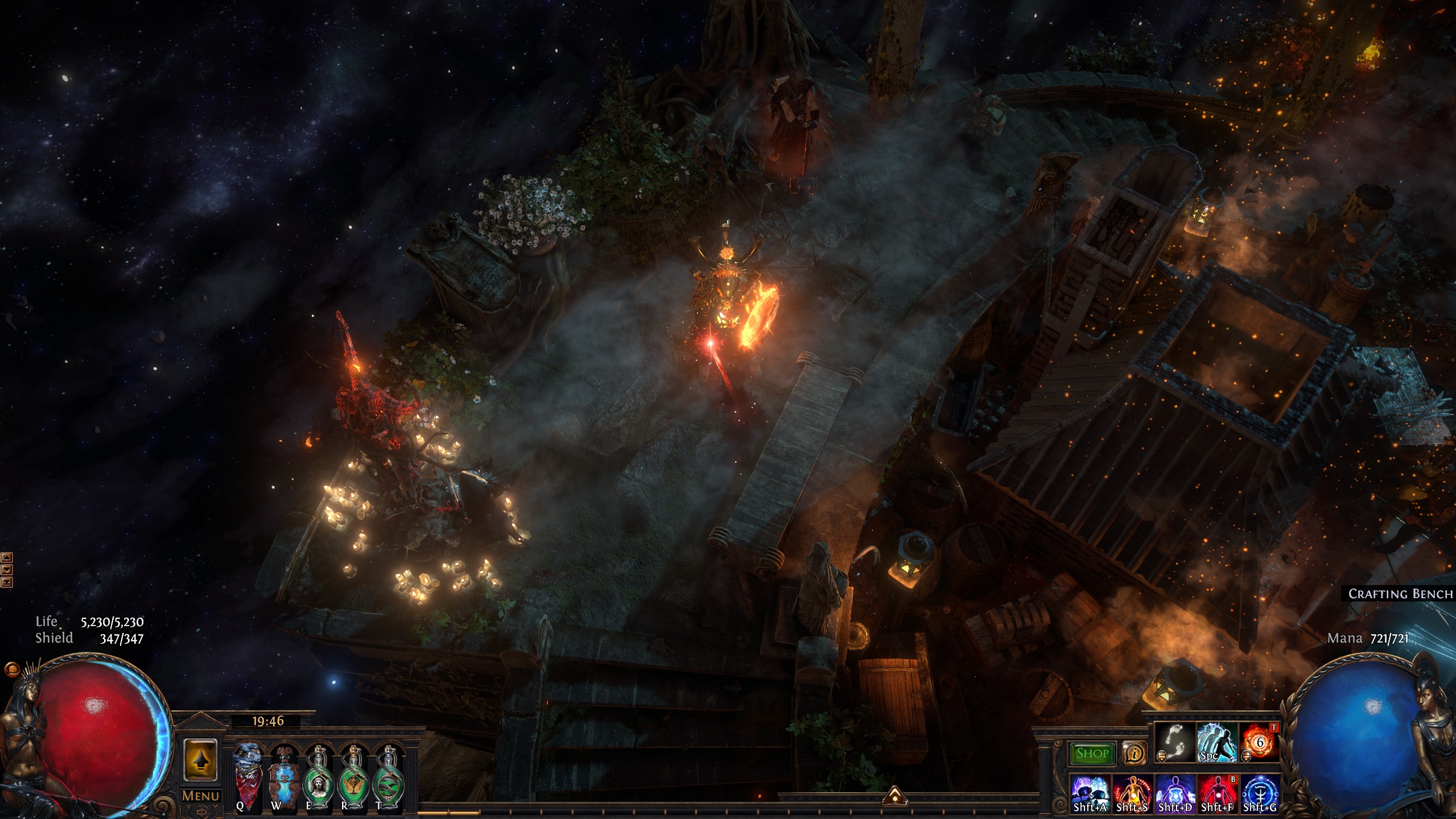This screenshot has width=1456, height=819.
Task: Click the chat scroll-up arrow button
Action: pos(7,557)
